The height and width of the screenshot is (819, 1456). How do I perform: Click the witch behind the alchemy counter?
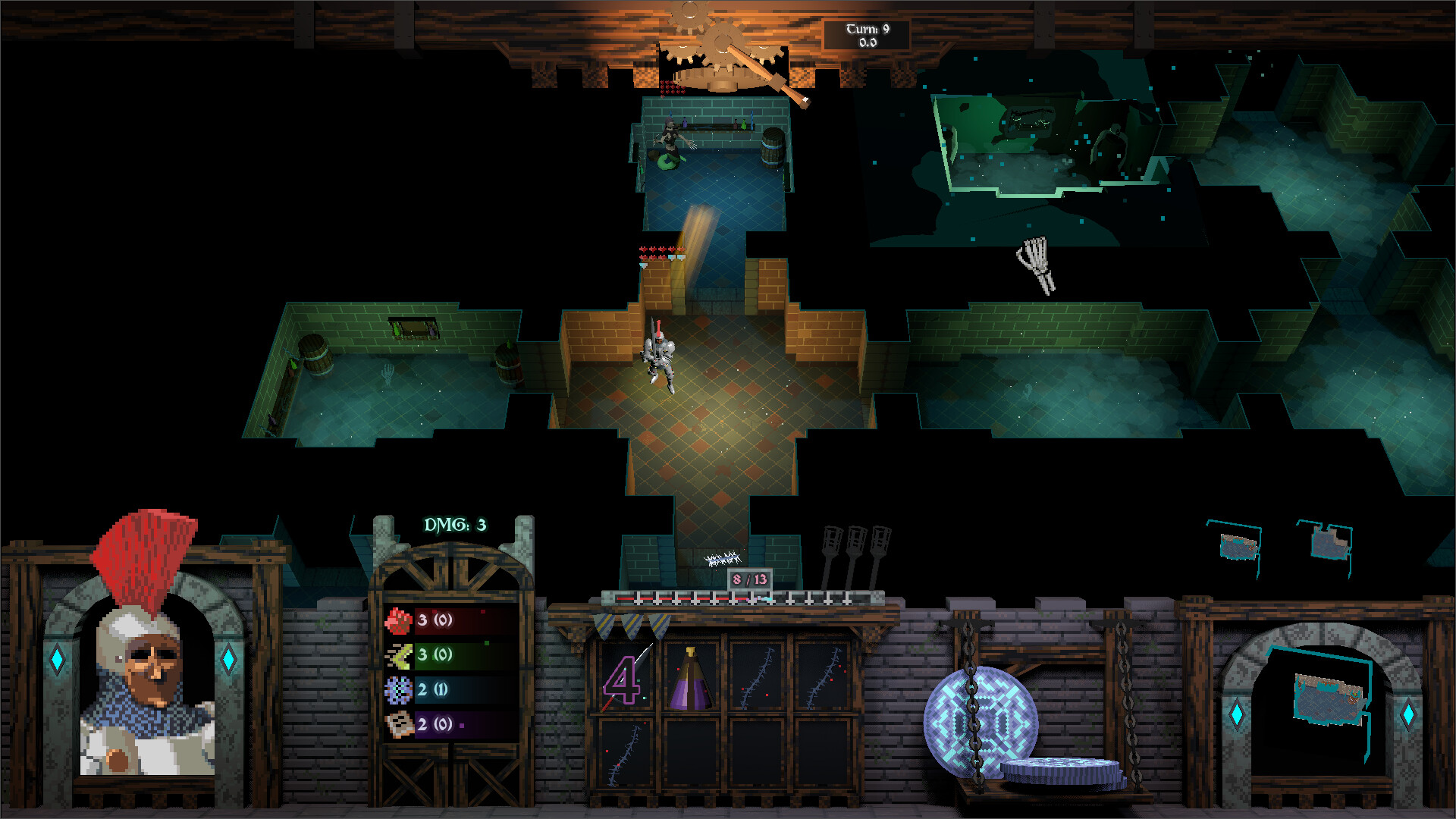coord(671,136)
